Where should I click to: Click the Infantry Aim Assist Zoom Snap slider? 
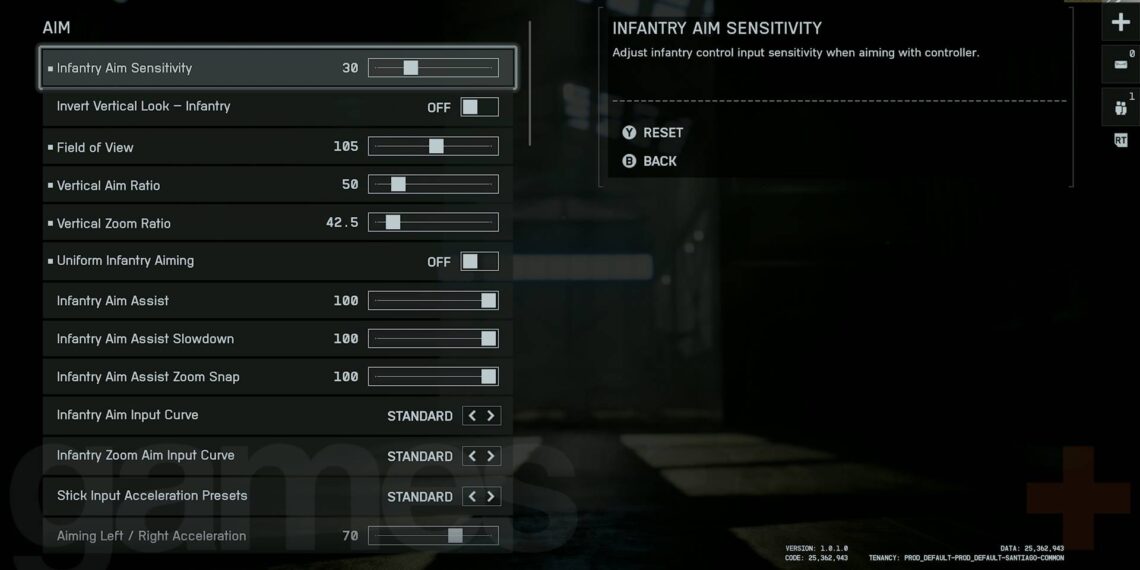click(x=433, y=377)
